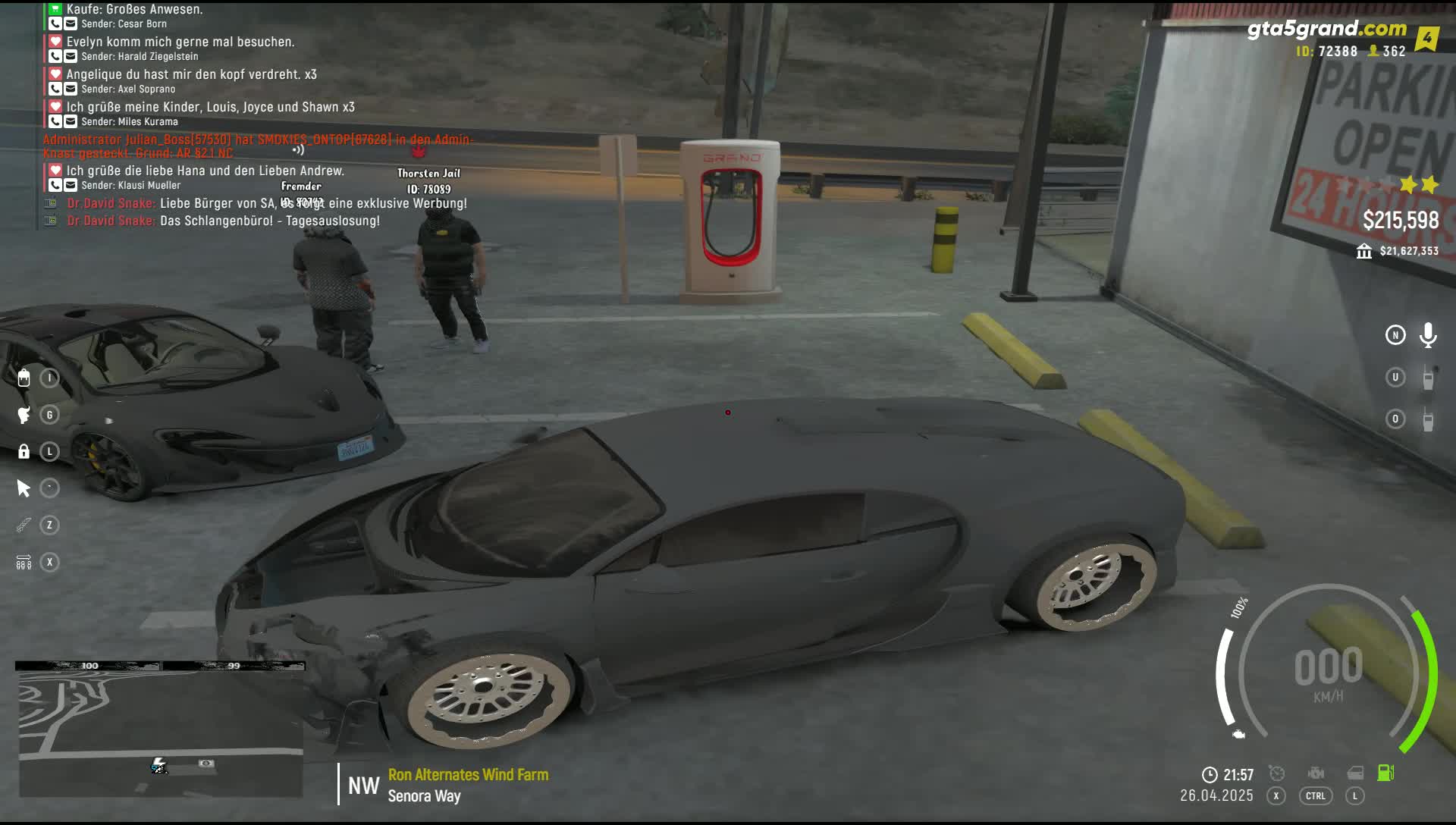Image resolution: width=1456 pixels, height=825 pixels.
Task: Select the head silhouette icon
Action: pyautogui.click(x=24, y=415)
